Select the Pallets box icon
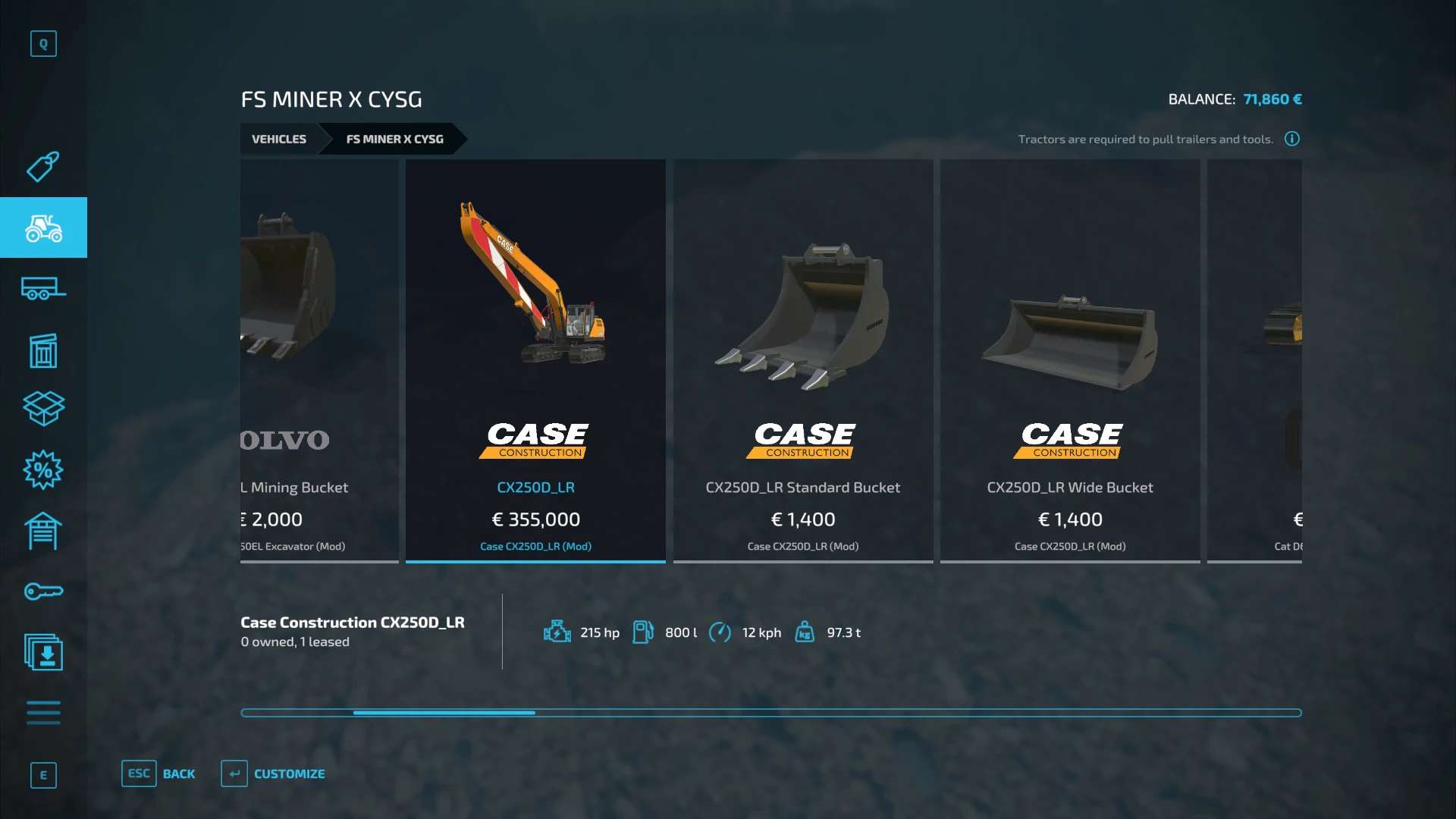 (43, 409)
